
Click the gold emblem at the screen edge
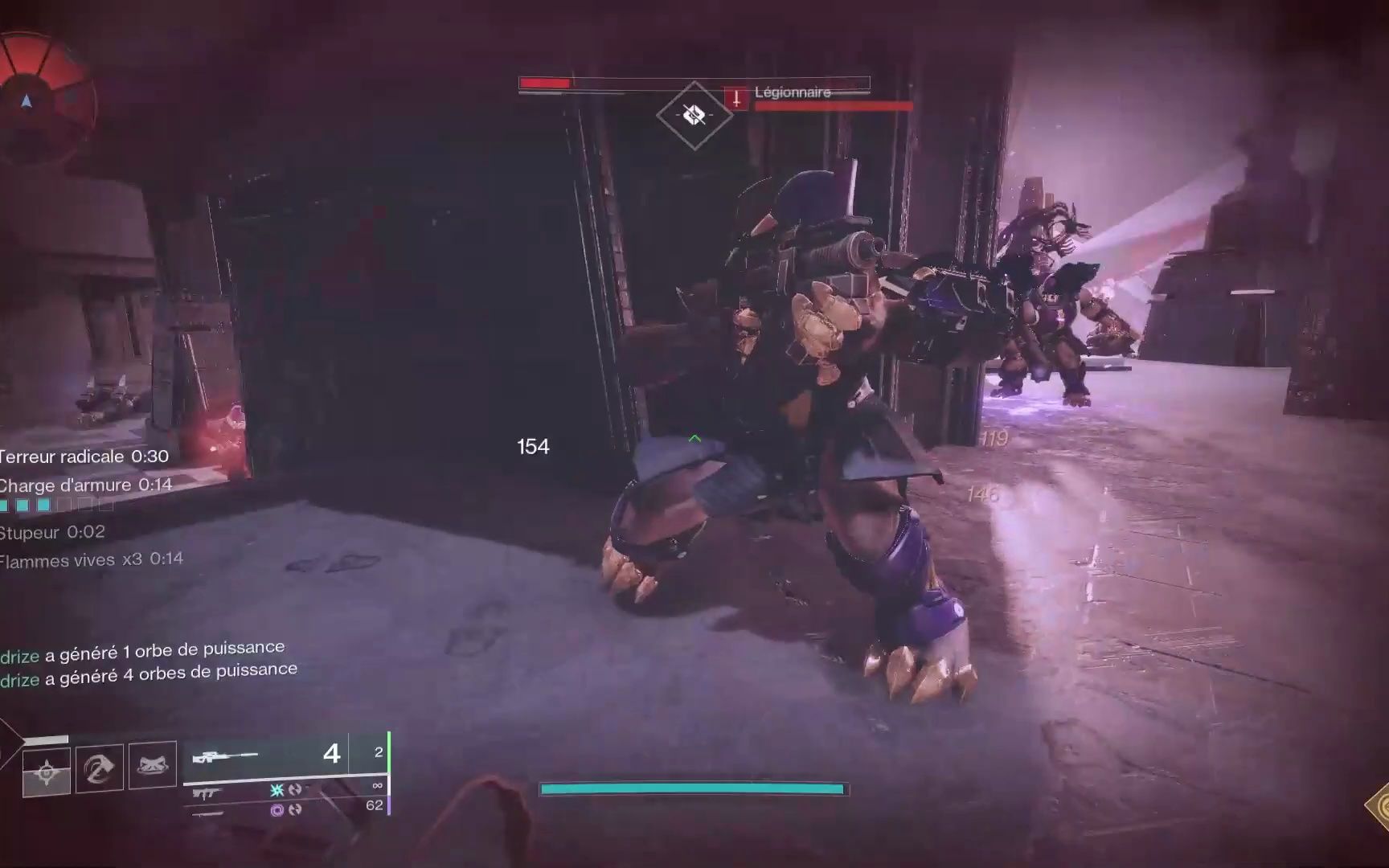[1380, 806]
